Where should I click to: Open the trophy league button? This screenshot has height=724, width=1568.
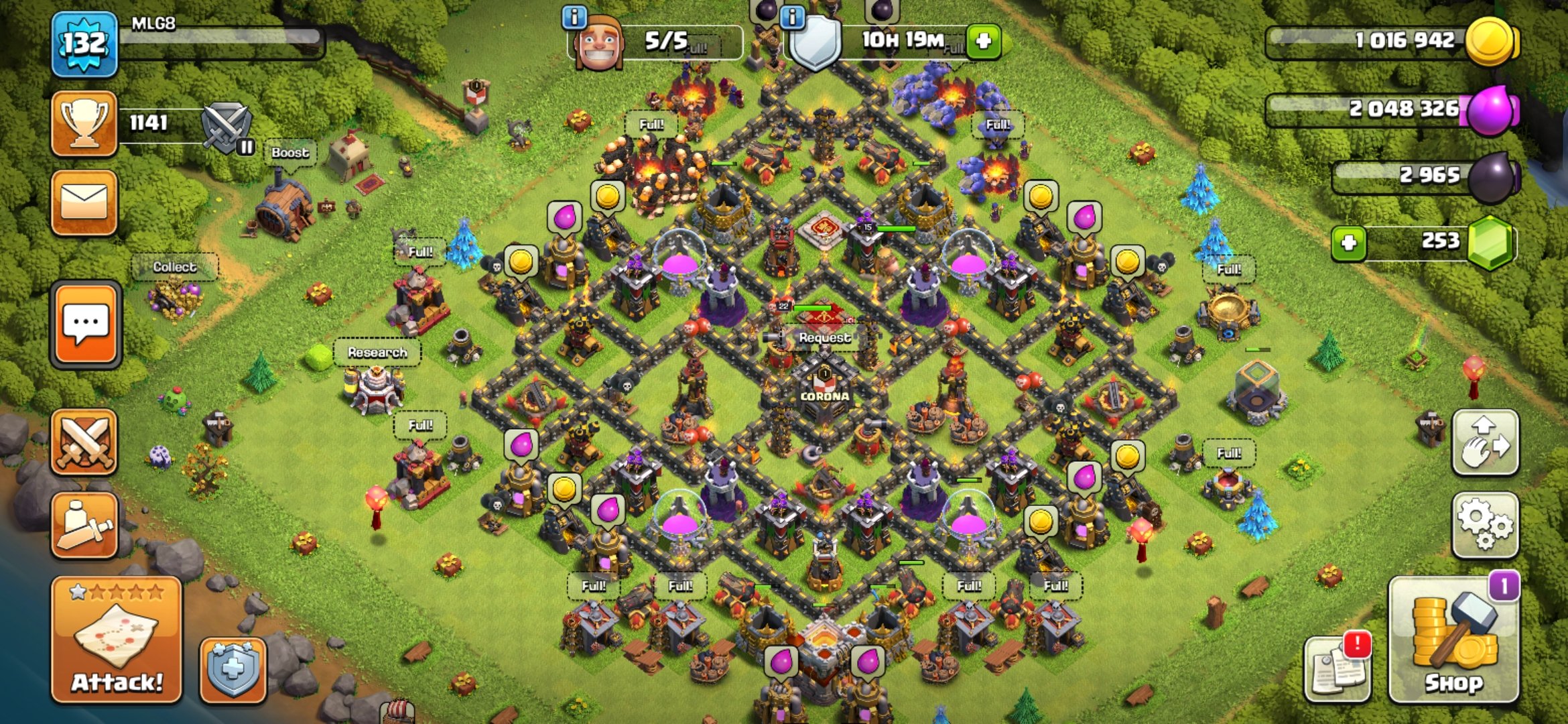click(x=84, y=123)
